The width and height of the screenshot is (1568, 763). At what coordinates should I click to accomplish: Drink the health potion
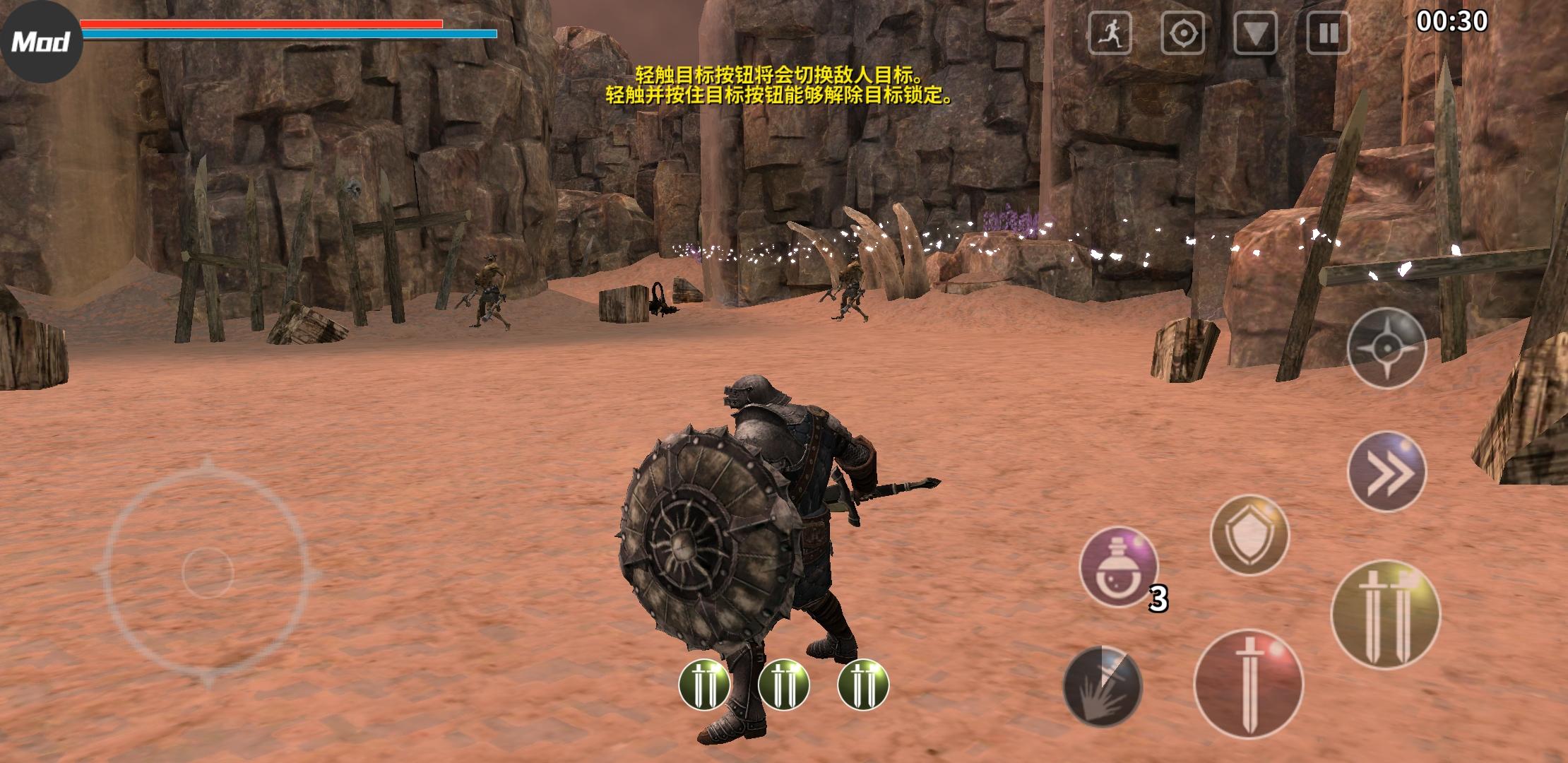(1119, 567)
